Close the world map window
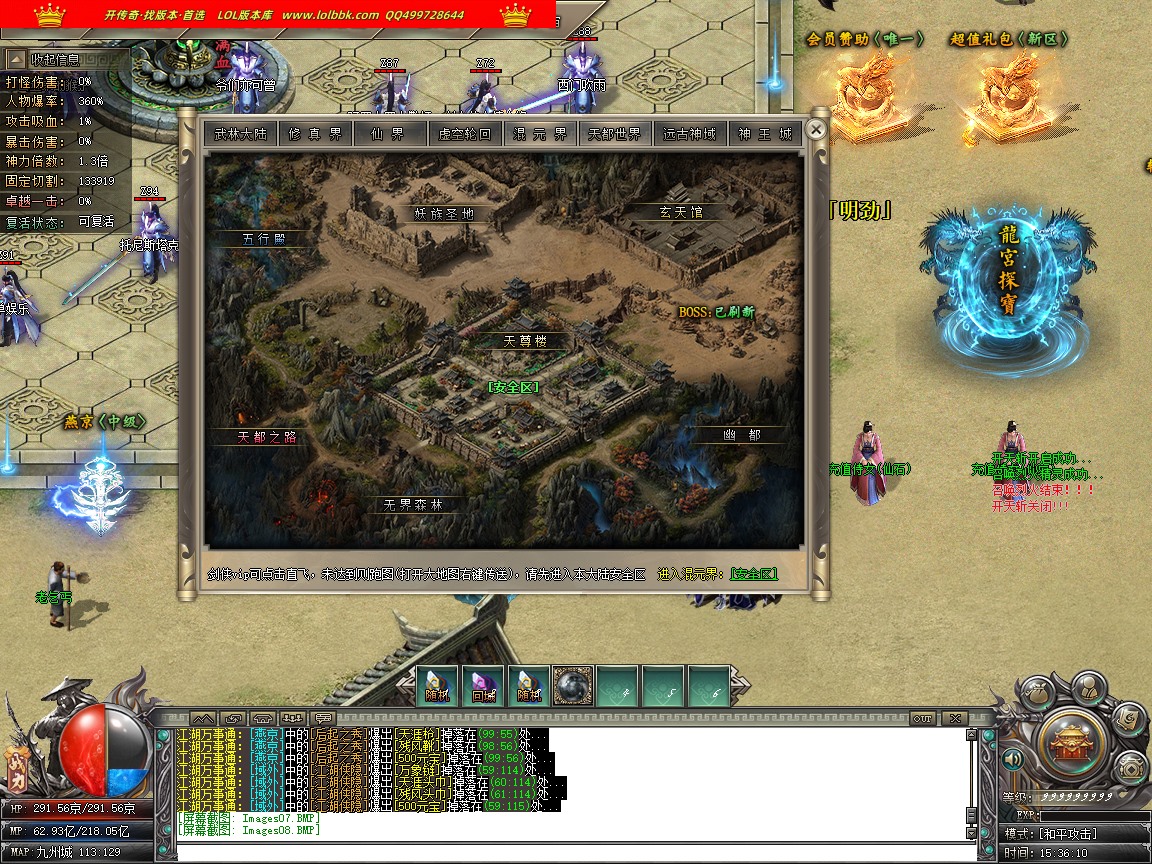Screen dimensions: 1152x864 816,129
